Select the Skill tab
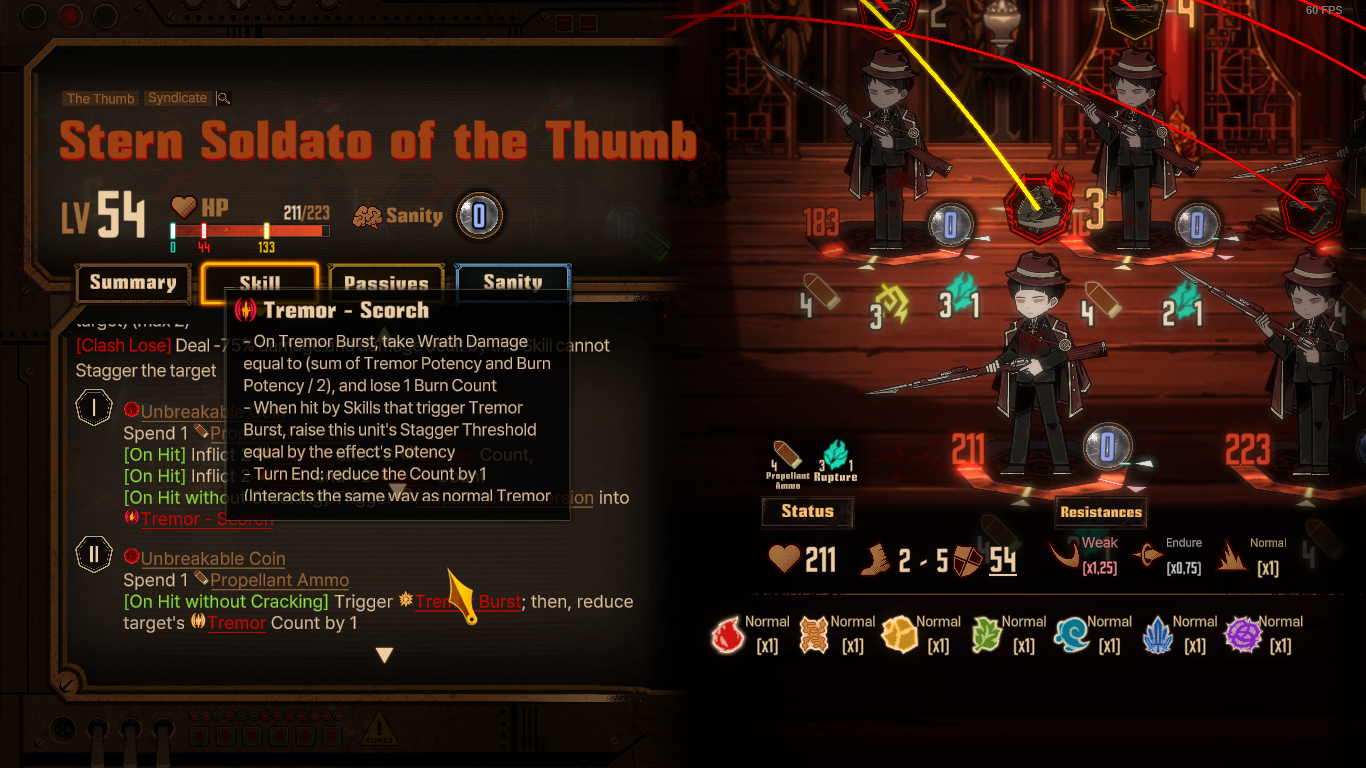The height and width of the screenshot is (770, 1366). coord(260,283)
